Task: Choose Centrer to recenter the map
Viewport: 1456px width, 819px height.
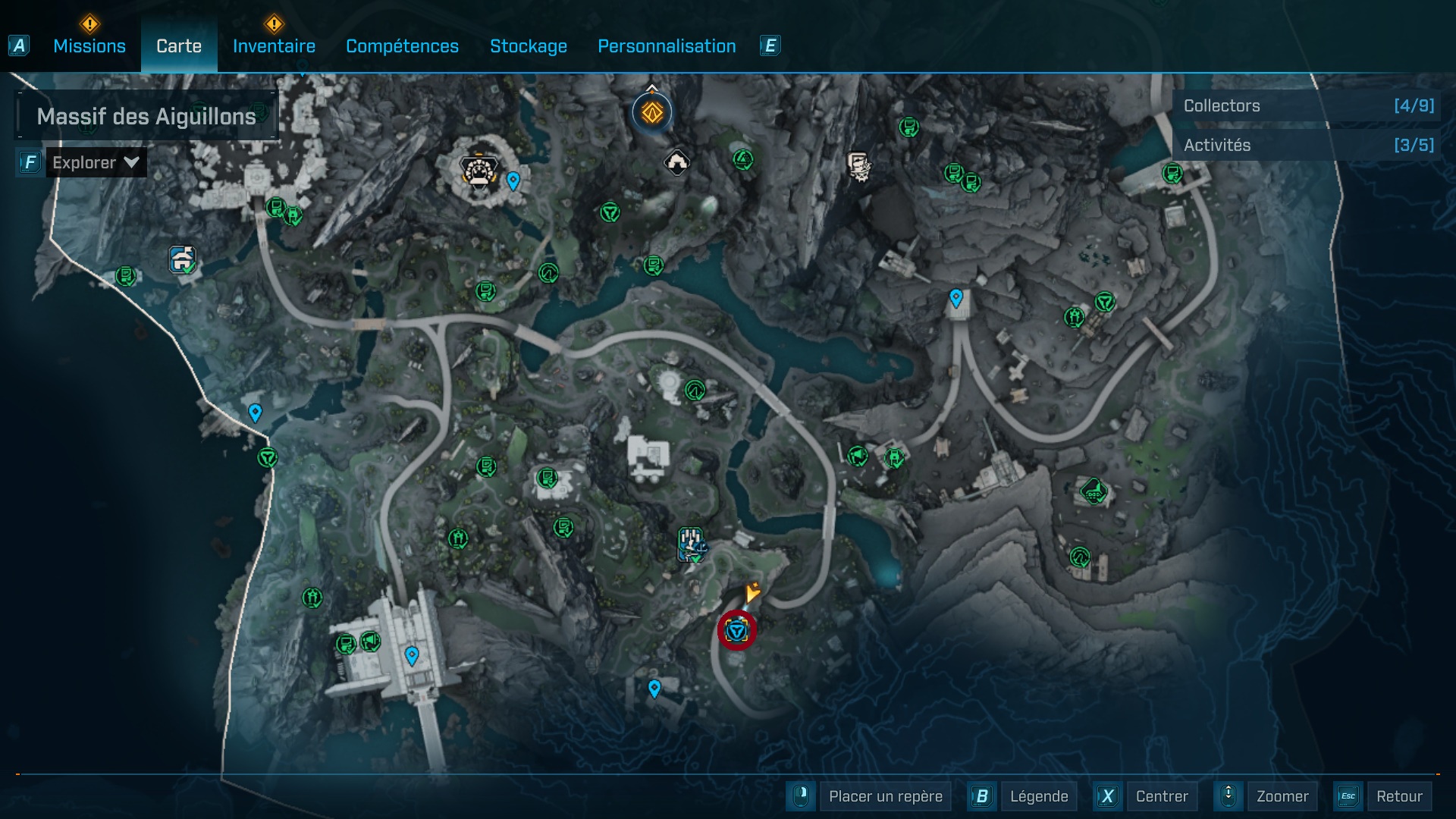Action: click(1161, 796)
